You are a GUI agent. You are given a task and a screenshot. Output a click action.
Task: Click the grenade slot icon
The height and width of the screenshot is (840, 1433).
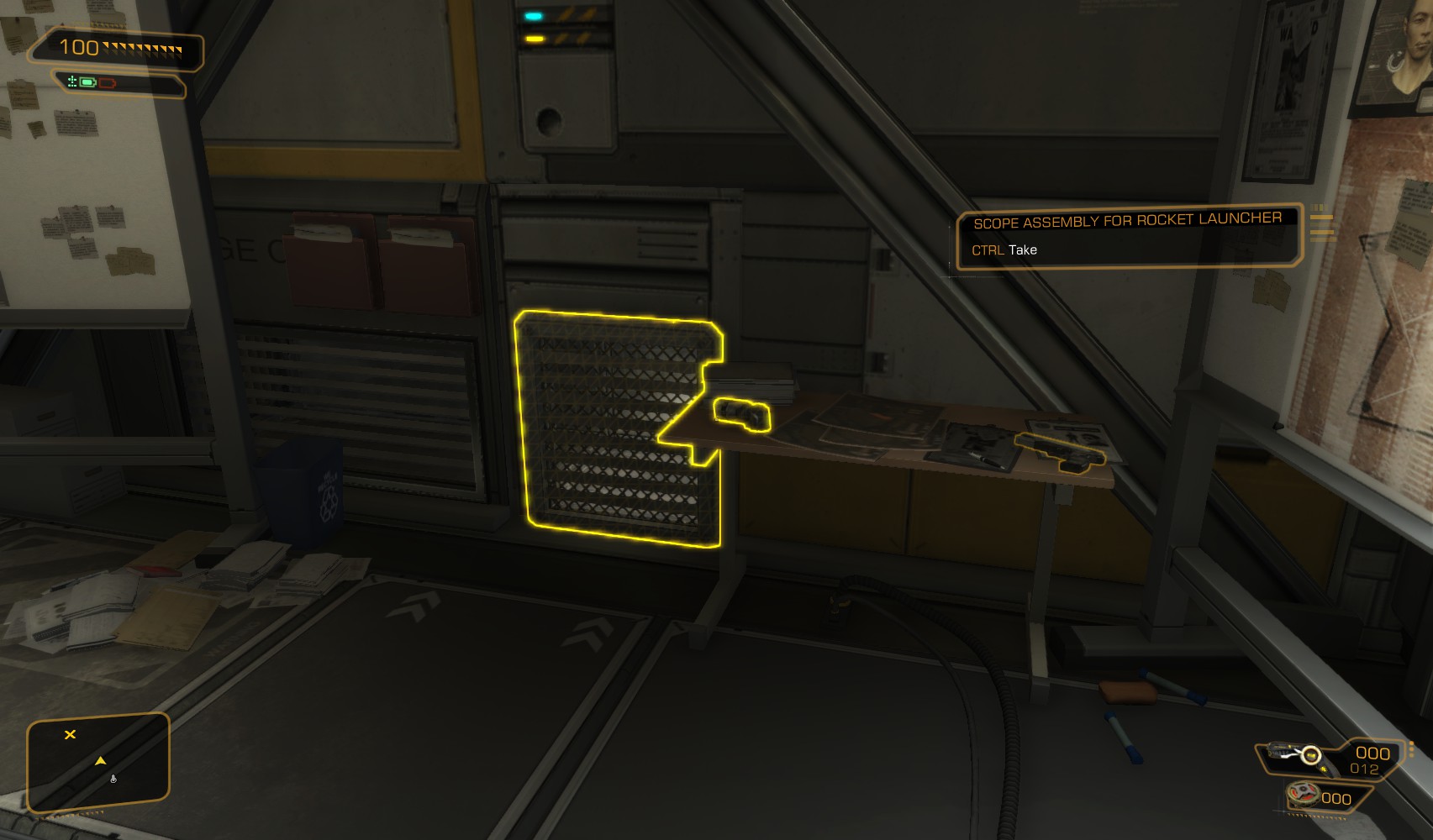pos(1304,794)
